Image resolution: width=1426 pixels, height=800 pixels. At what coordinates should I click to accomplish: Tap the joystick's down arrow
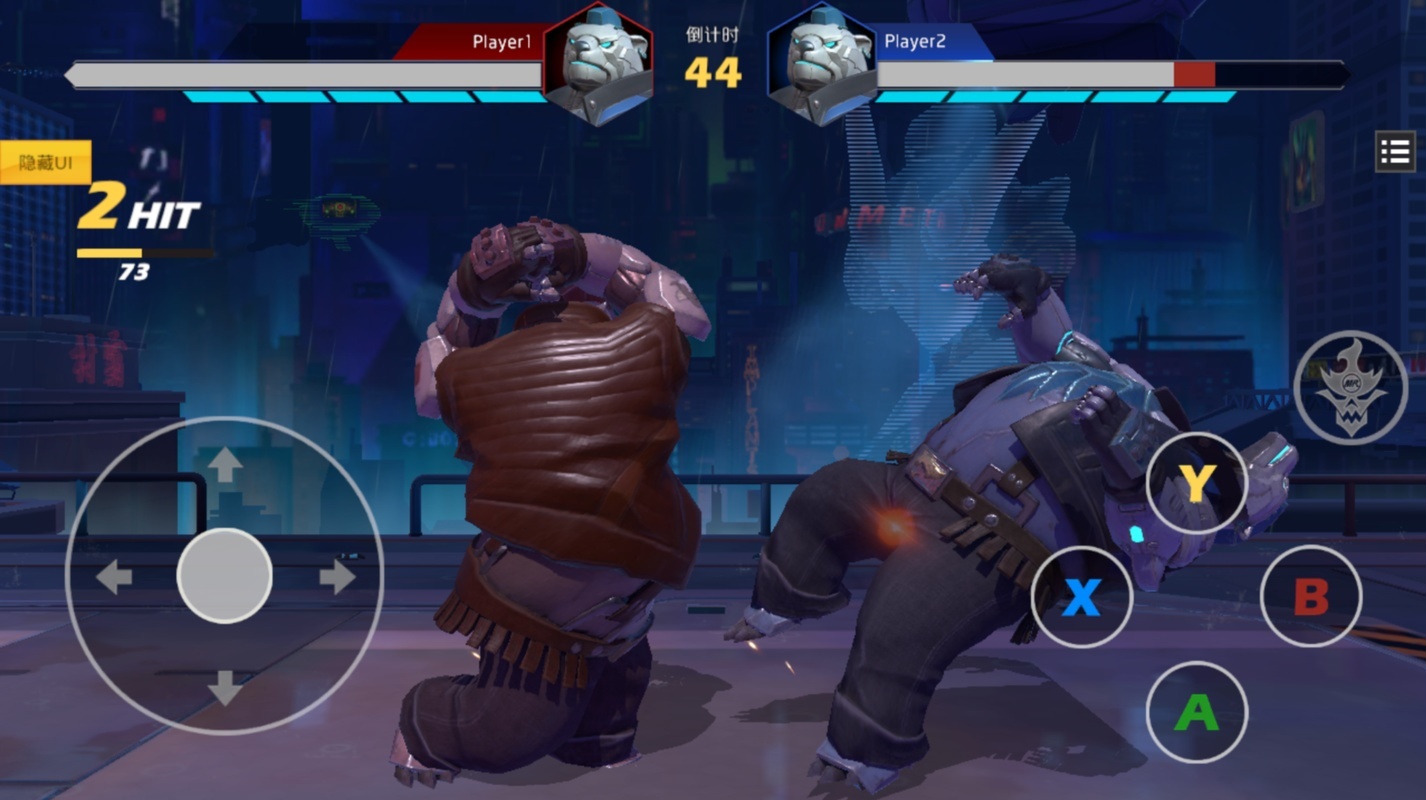[224, 688]
